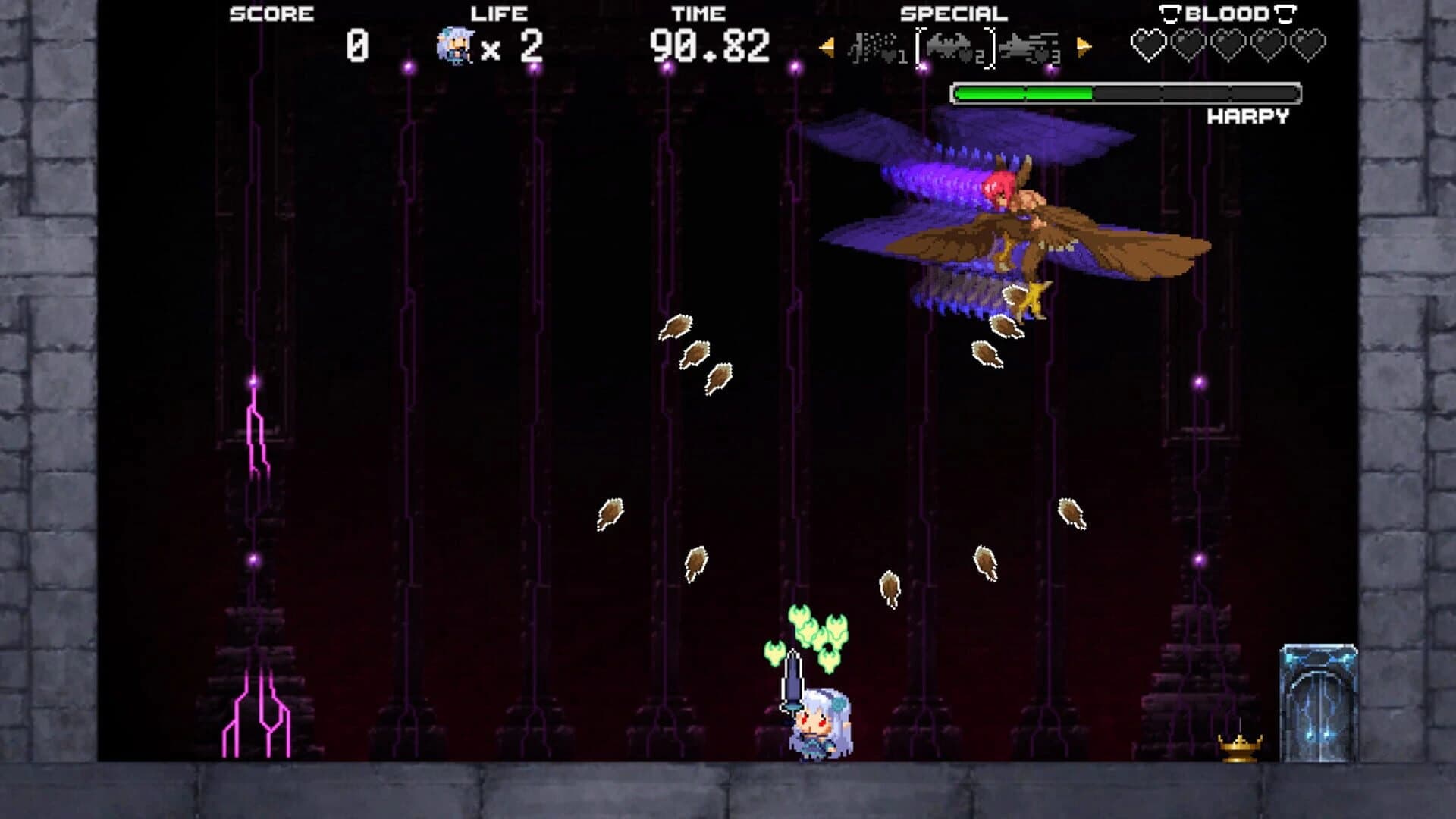Click the goblet icon right of BLOOD
1456x819 pixels.
tap(1285, 14)
